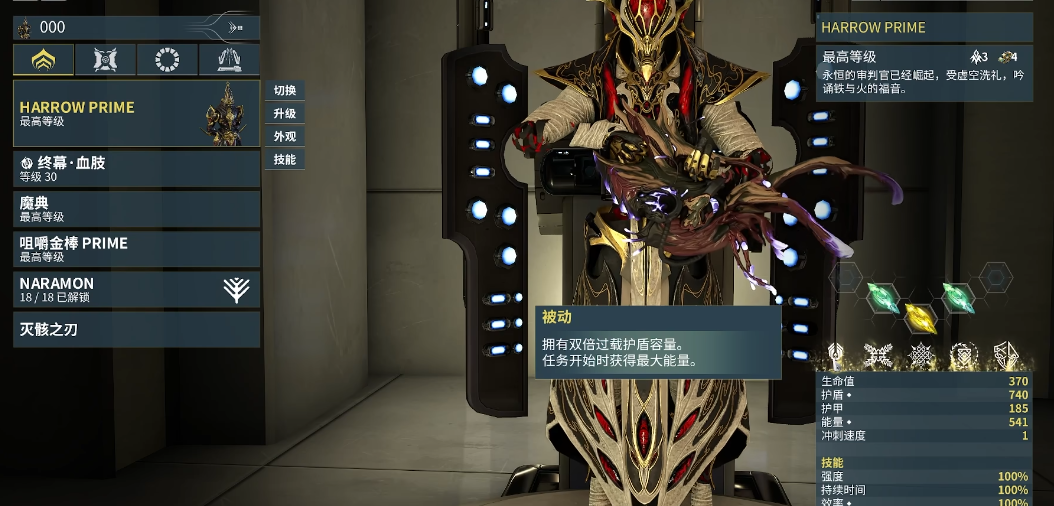Select the passive ability icon
1054x506 pixels.
(x=835, y=355)
